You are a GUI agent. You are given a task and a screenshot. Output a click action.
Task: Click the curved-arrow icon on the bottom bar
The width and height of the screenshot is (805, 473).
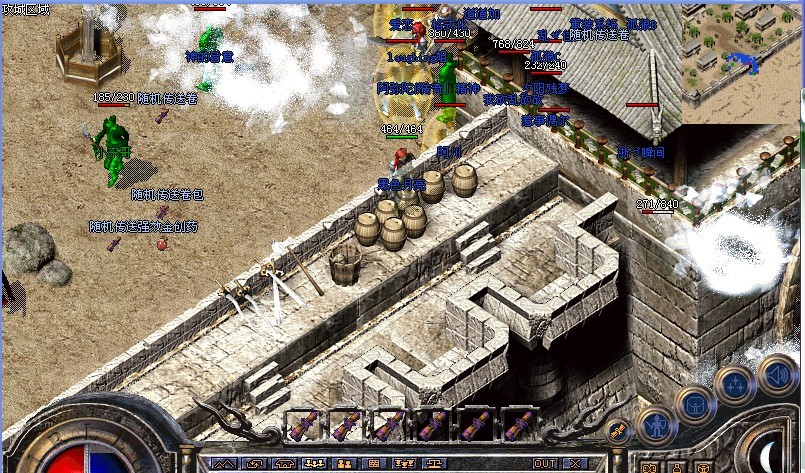(254, 464)
